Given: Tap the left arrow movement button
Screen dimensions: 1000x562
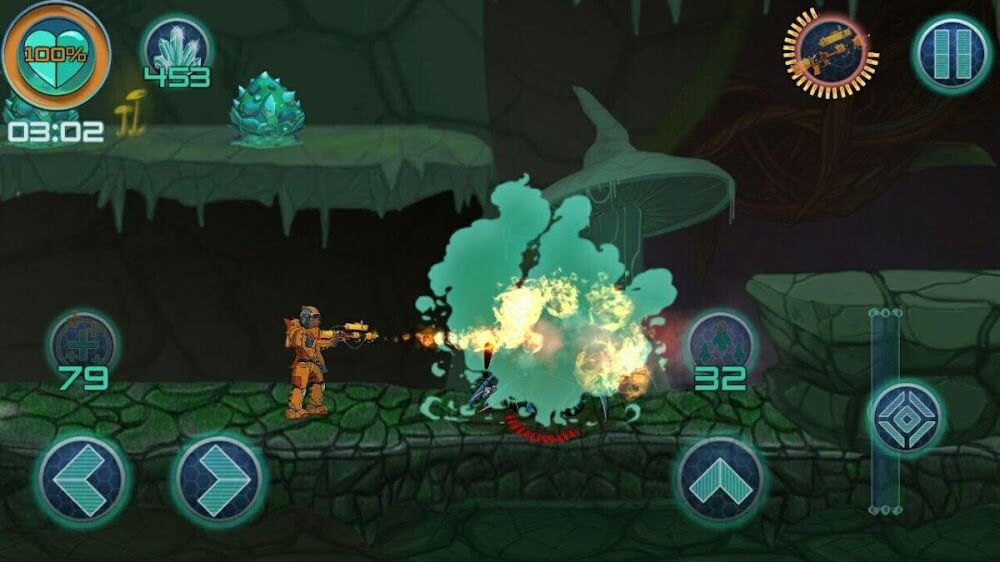Looking at the screenshot, I should (83, 479).
